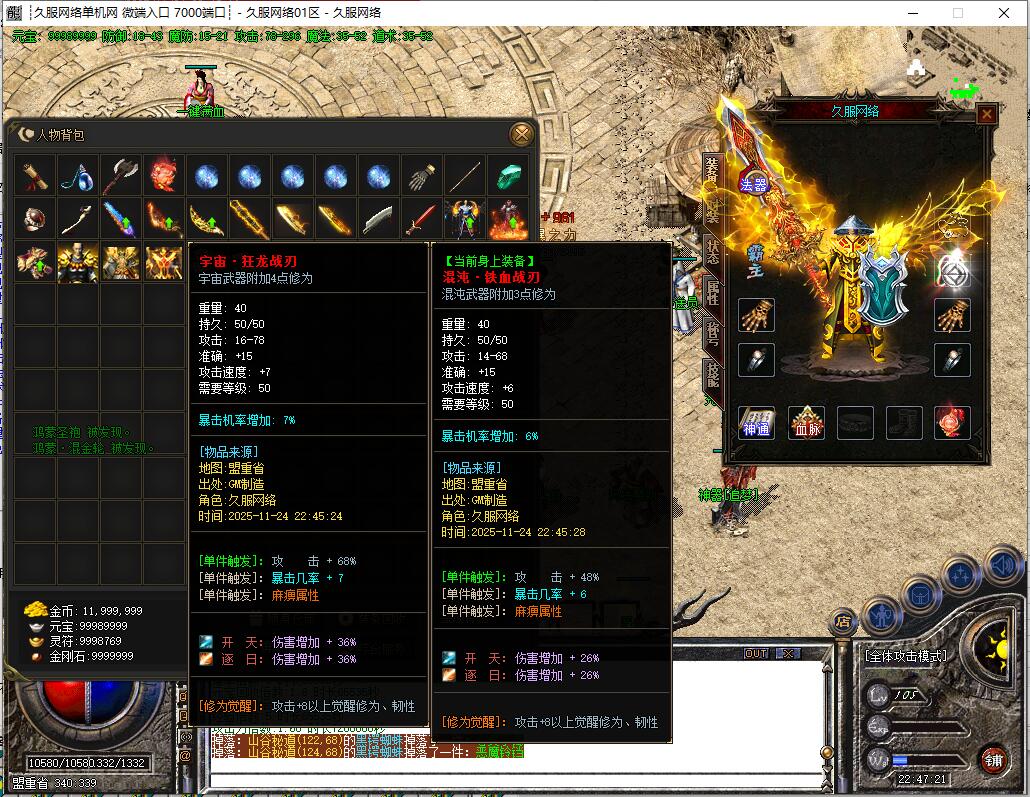The image size is (1030, 797).
Task: Select the skeletal gauntlet in the bag
Action: pos(421,176)
